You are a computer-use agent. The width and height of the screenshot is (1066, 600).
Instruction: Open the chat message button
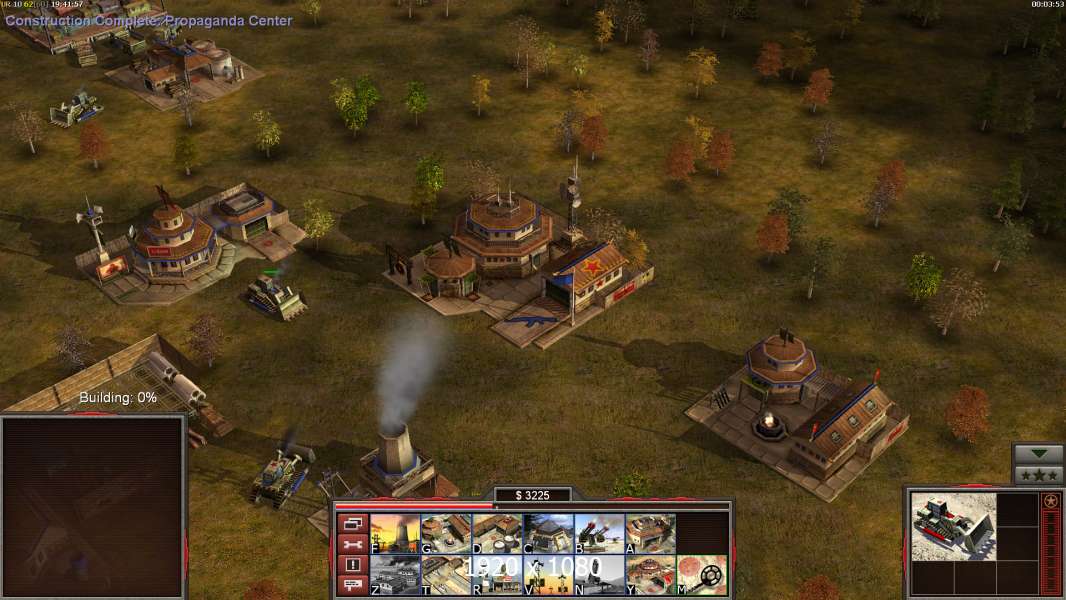[x=351, y=585]
